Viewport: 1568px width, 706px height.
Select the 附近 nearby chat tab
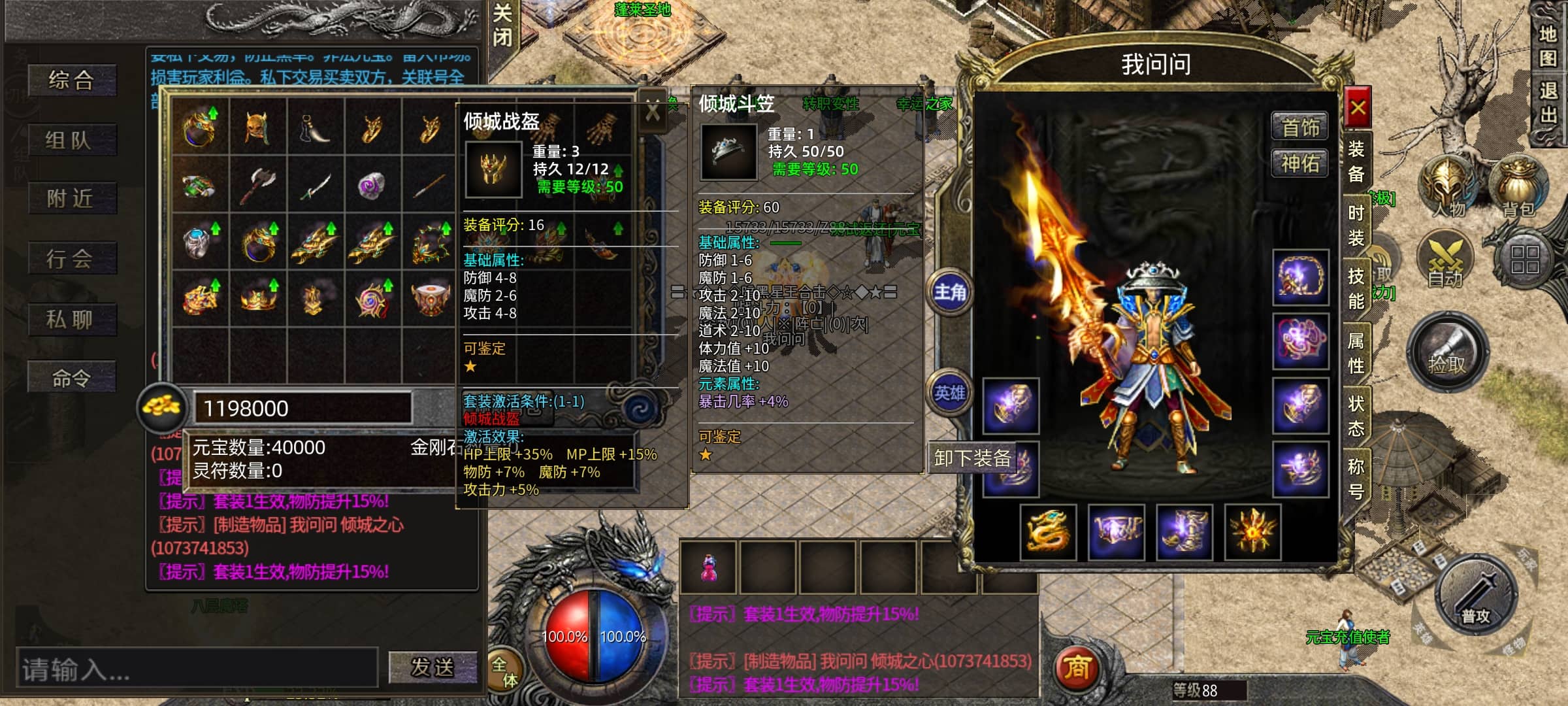[72, 198]
